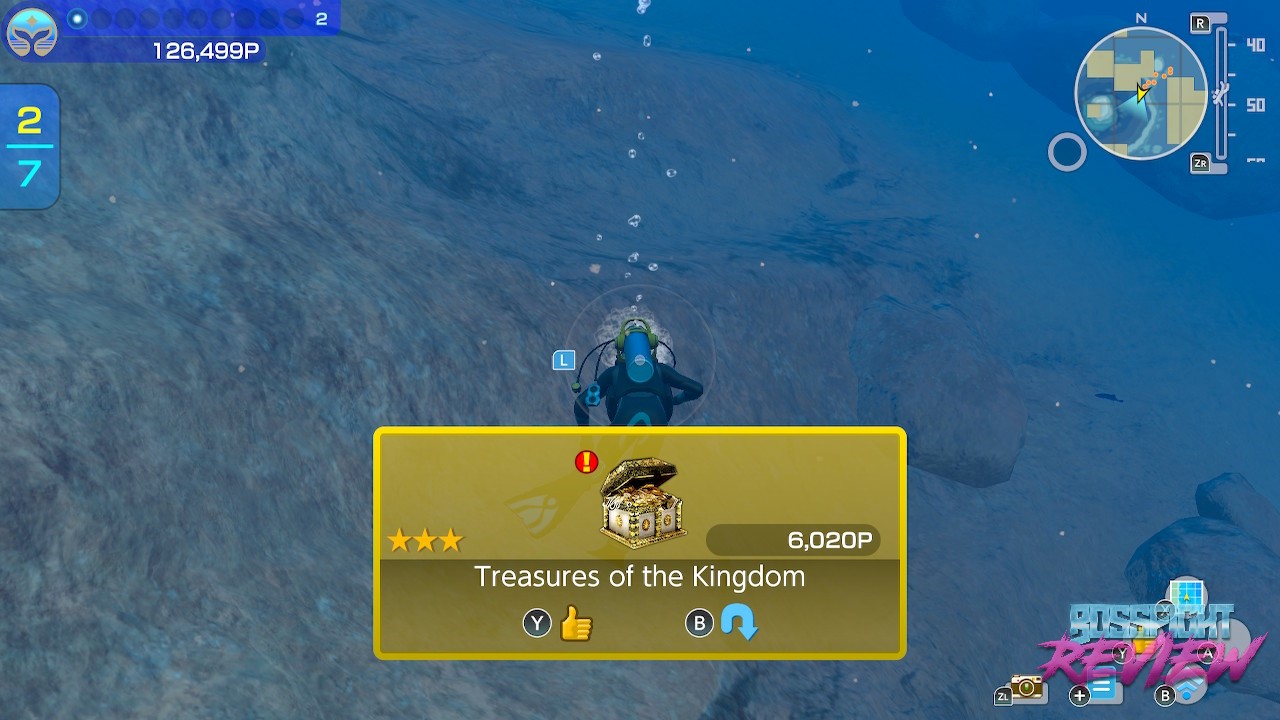Open the grid map icon

click(1187, 596)
